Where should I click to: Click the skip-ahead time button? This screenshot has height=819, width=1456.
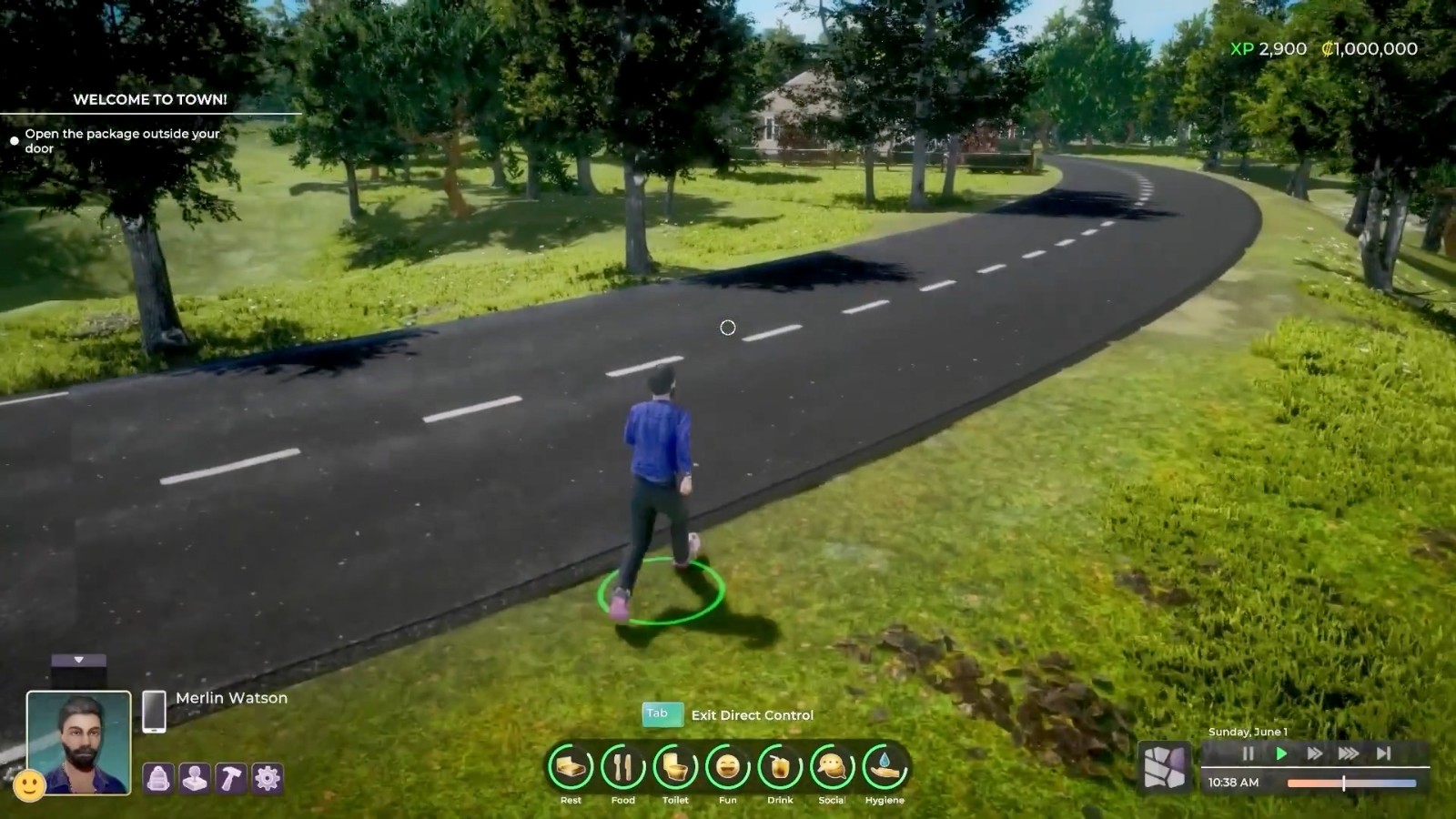[1383, 753]
